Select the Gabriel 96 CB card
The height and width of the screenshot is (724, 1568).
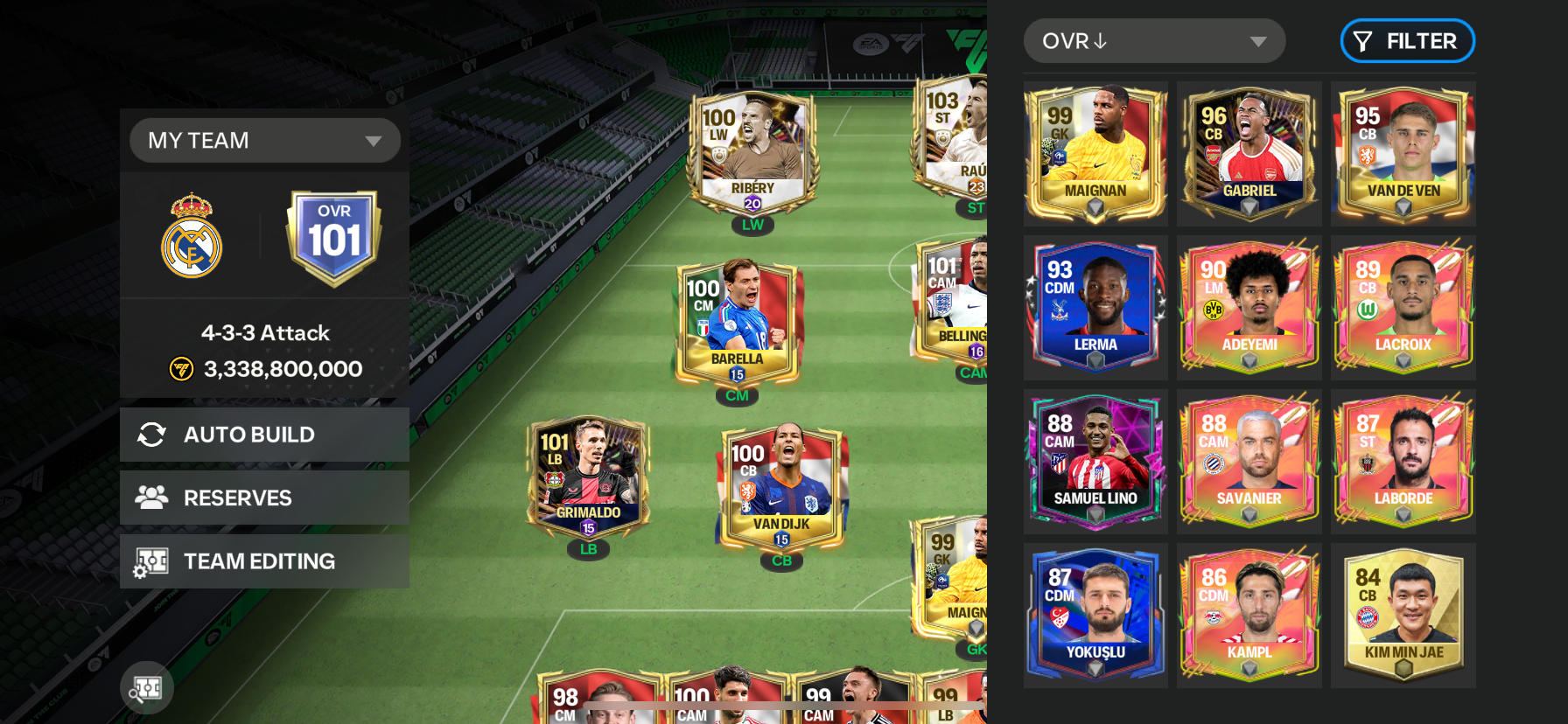click(1249, 154)
